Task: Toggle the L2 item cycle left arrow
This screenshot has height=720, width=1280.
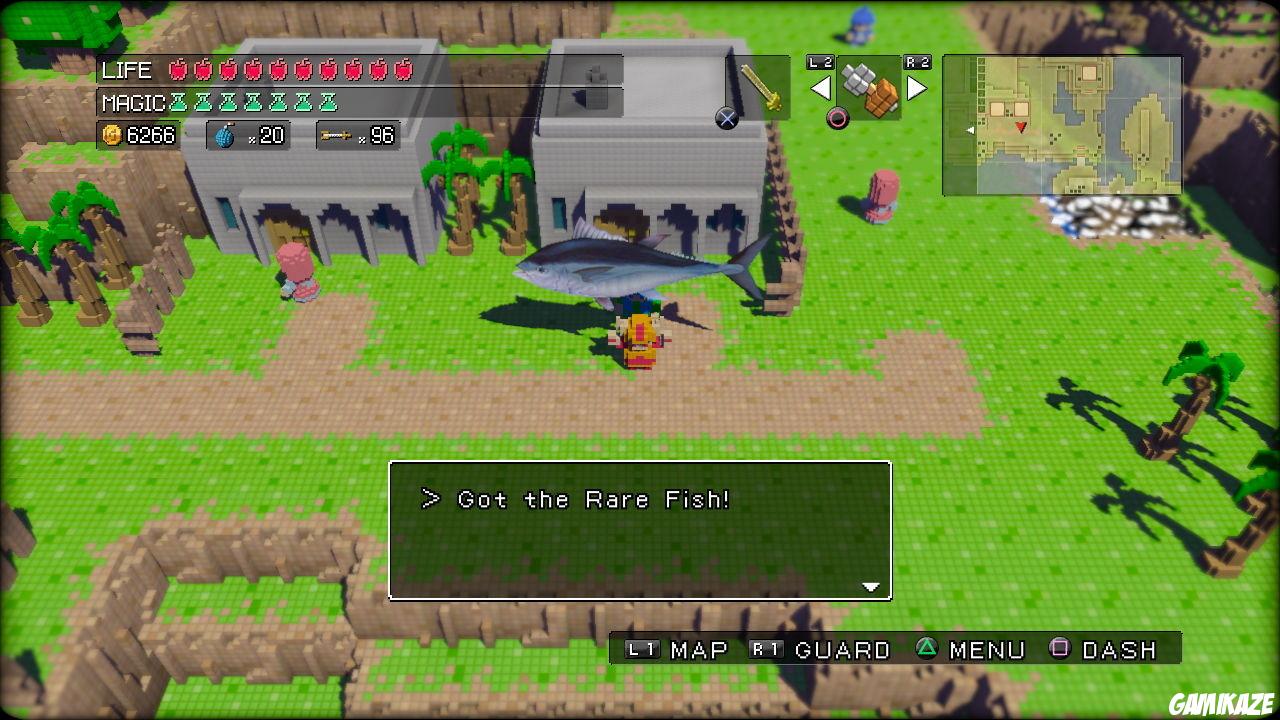Action: pos(822,88)
